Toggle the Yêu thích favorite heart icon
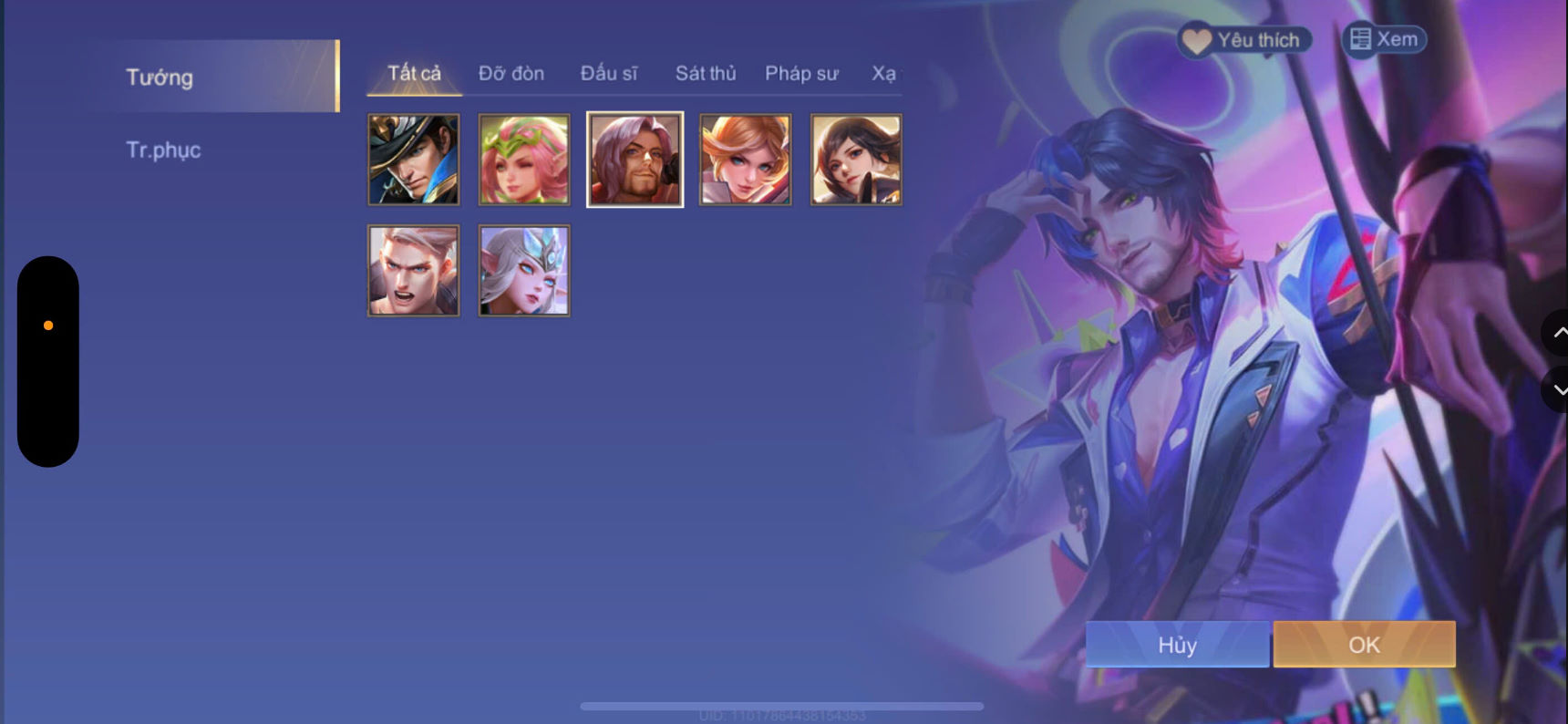The height and width of the screenshot is (724, 1568). click(1195, 39)
